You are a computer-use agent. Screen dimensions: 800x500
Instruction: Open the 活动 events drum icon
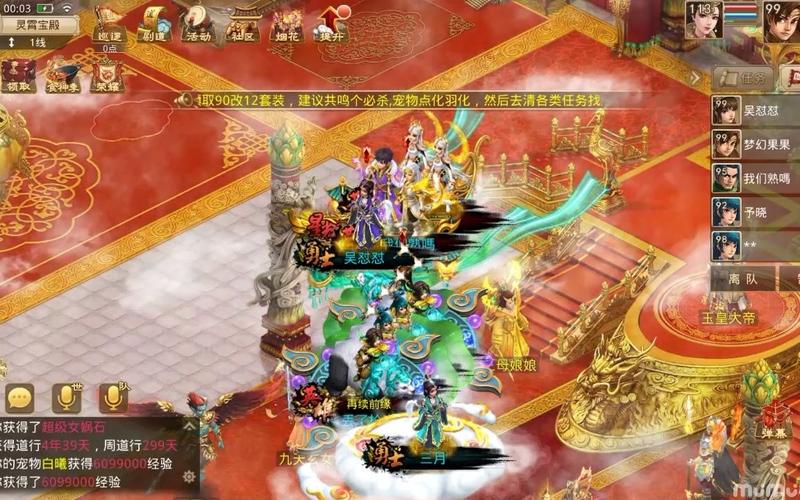[x=197, y=22]
